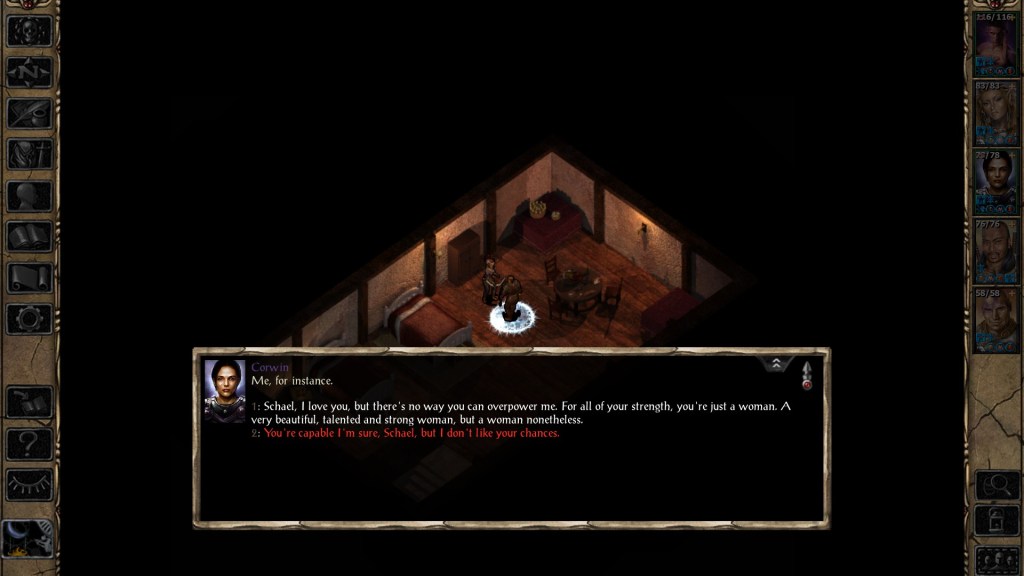The width and height of the screenshot is (1024, 576).
Task: Open the journal with the quill icon
Action: pos(28,113)
